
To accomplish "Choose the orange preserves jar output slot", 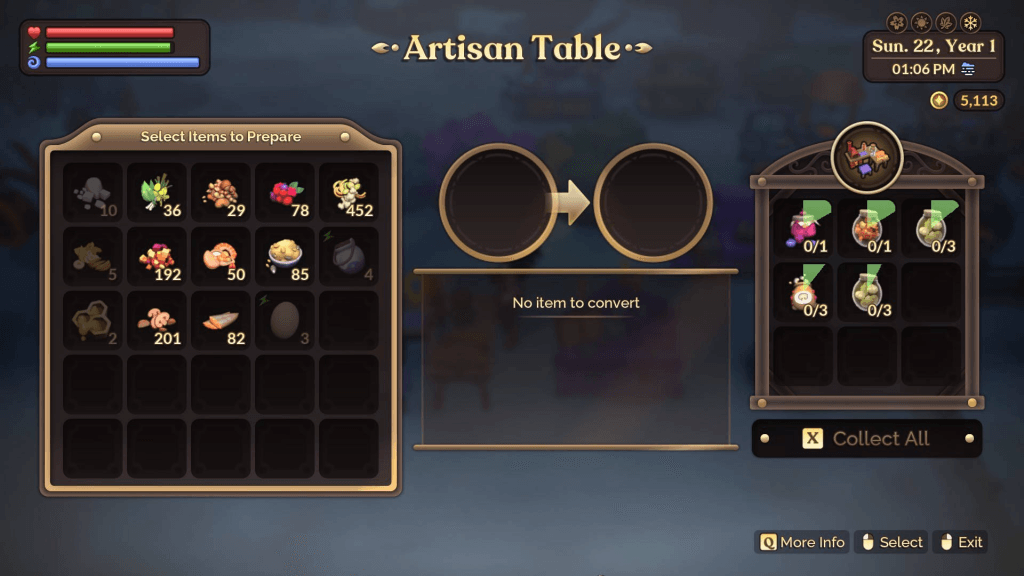I will click(x=867, y=228).
